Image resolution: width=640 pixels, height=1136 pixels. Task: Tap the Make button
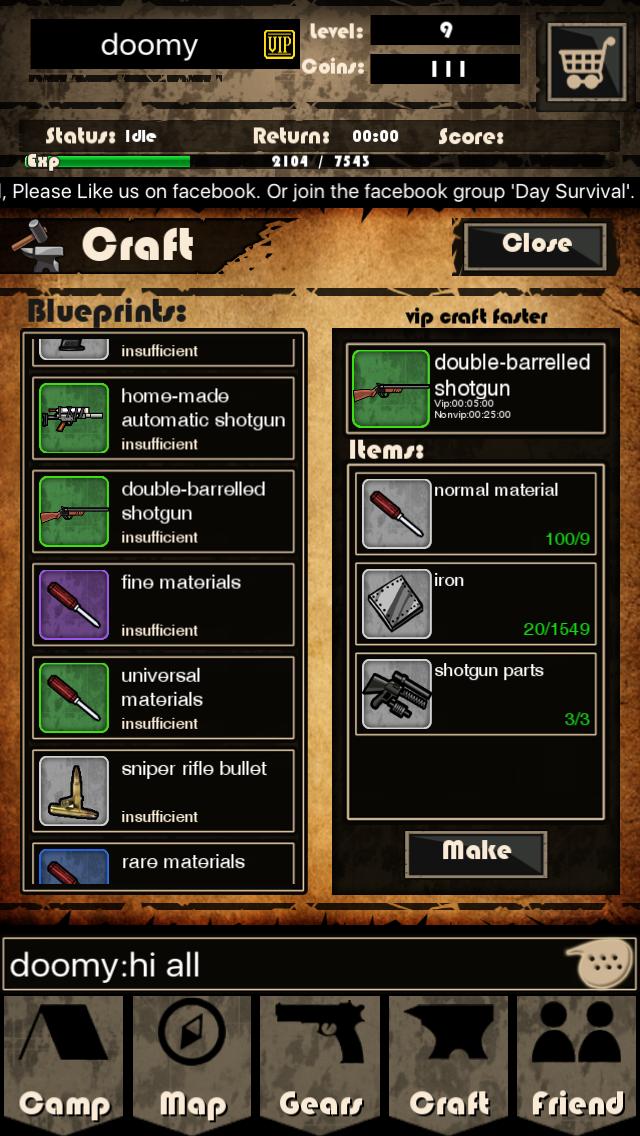[476, 852]
